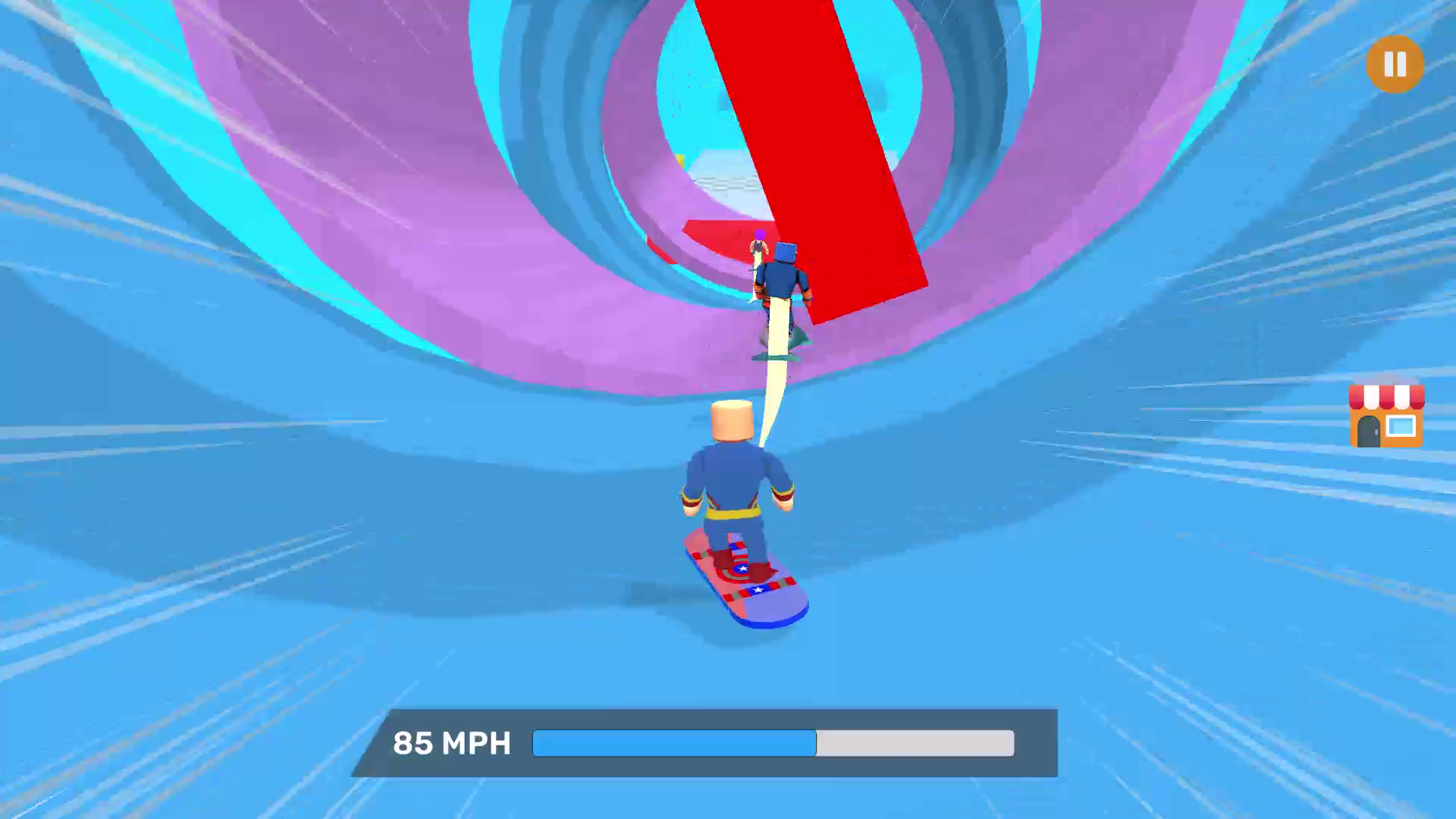Tap the 85 MPH speed label
This screenshot has height=819, width=1456.
coord(452,744)
